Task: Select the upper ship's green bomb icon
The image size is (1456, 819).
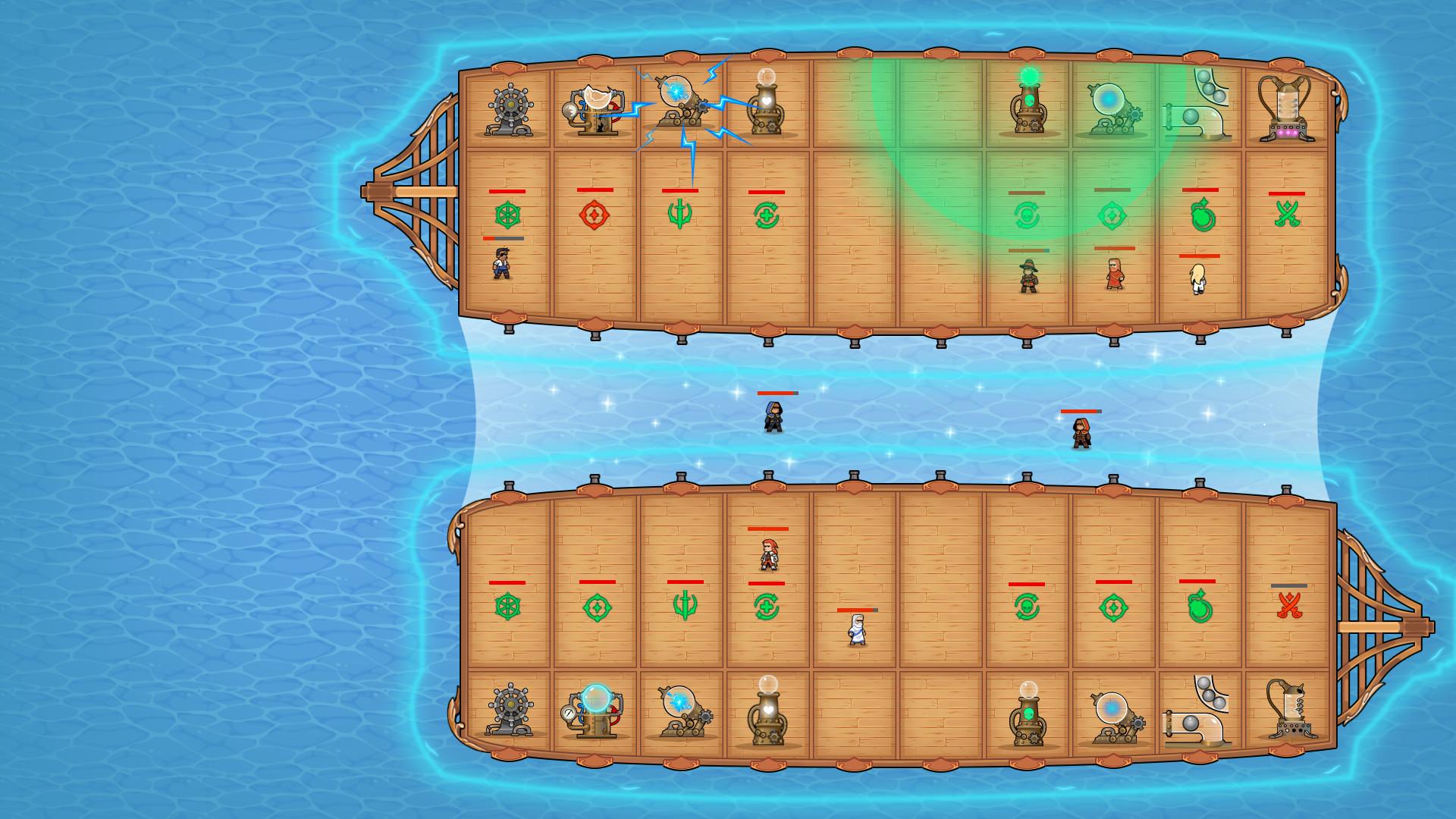Action: 1203,215
